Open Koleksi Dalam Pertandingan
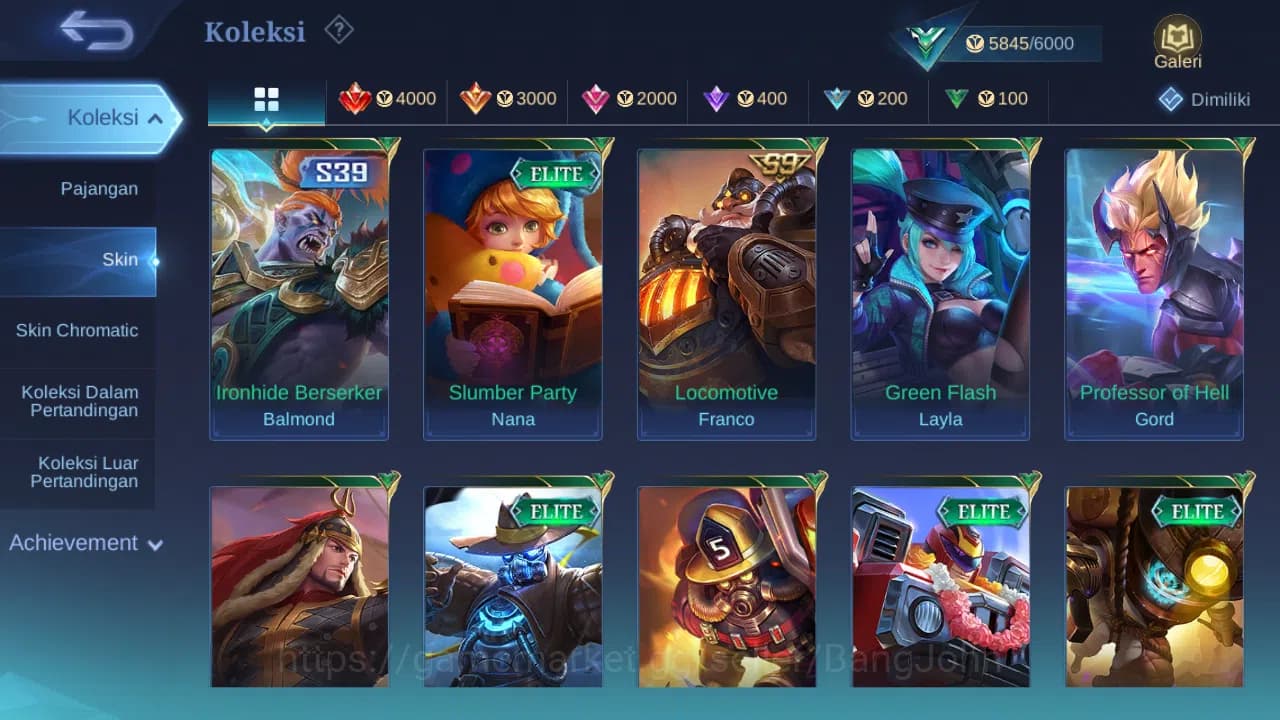This screenshot has width=1280, height=720. (79, 401)
